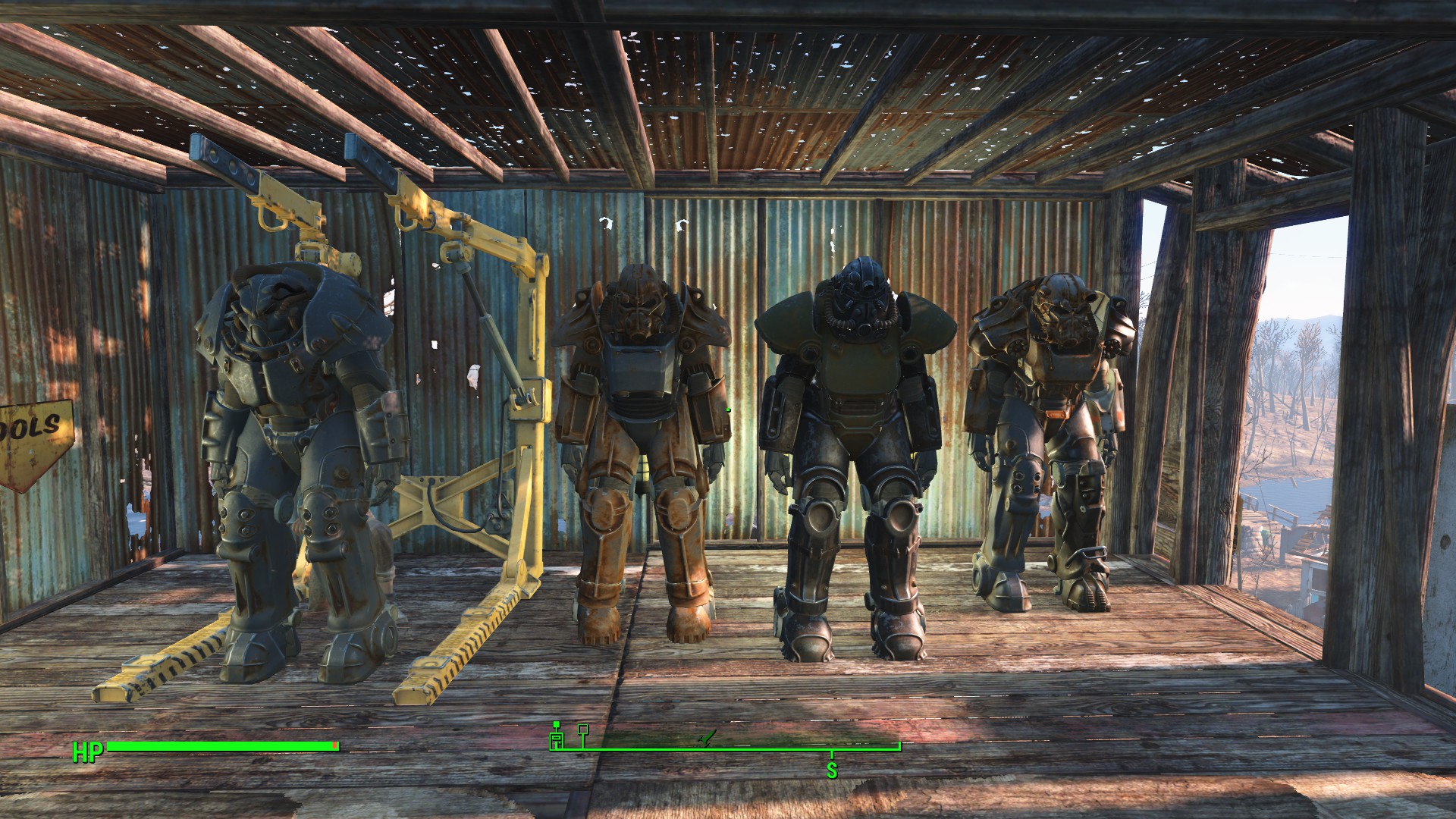Click the building location icon on the compass
This screenshot has height=819, width=1456.
click(x=557, y=740)
